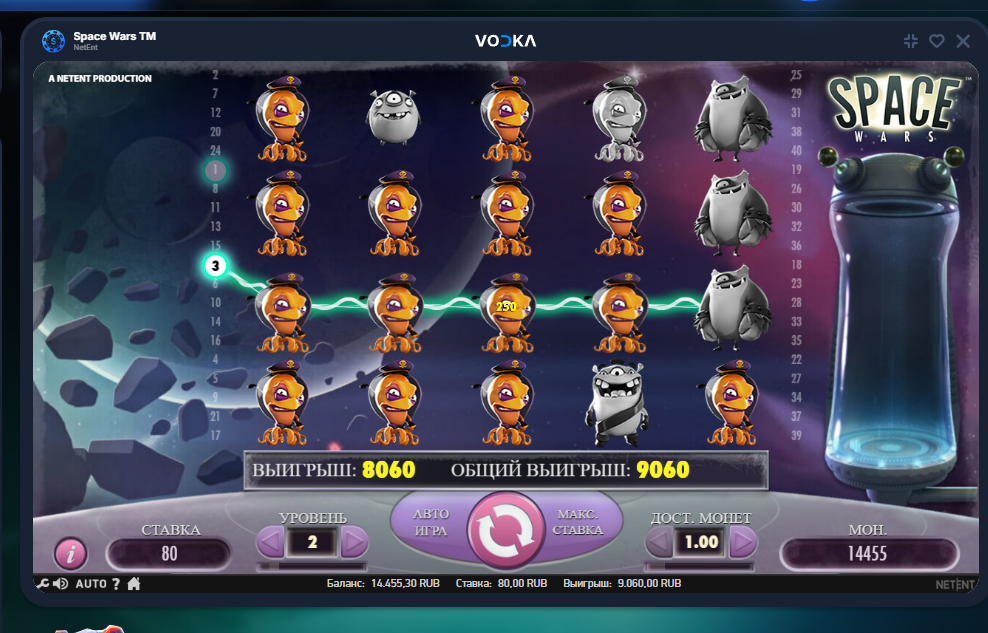Toggle sound with the speaker icon
Viewport: 988px width, 633px height.
point(60,584)
